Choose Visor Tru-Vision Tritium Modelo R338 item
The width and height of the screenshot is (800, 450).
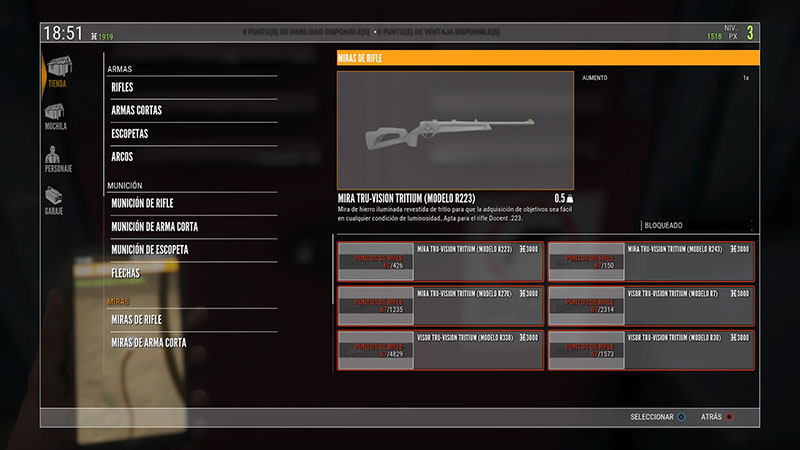pos(440,350)
